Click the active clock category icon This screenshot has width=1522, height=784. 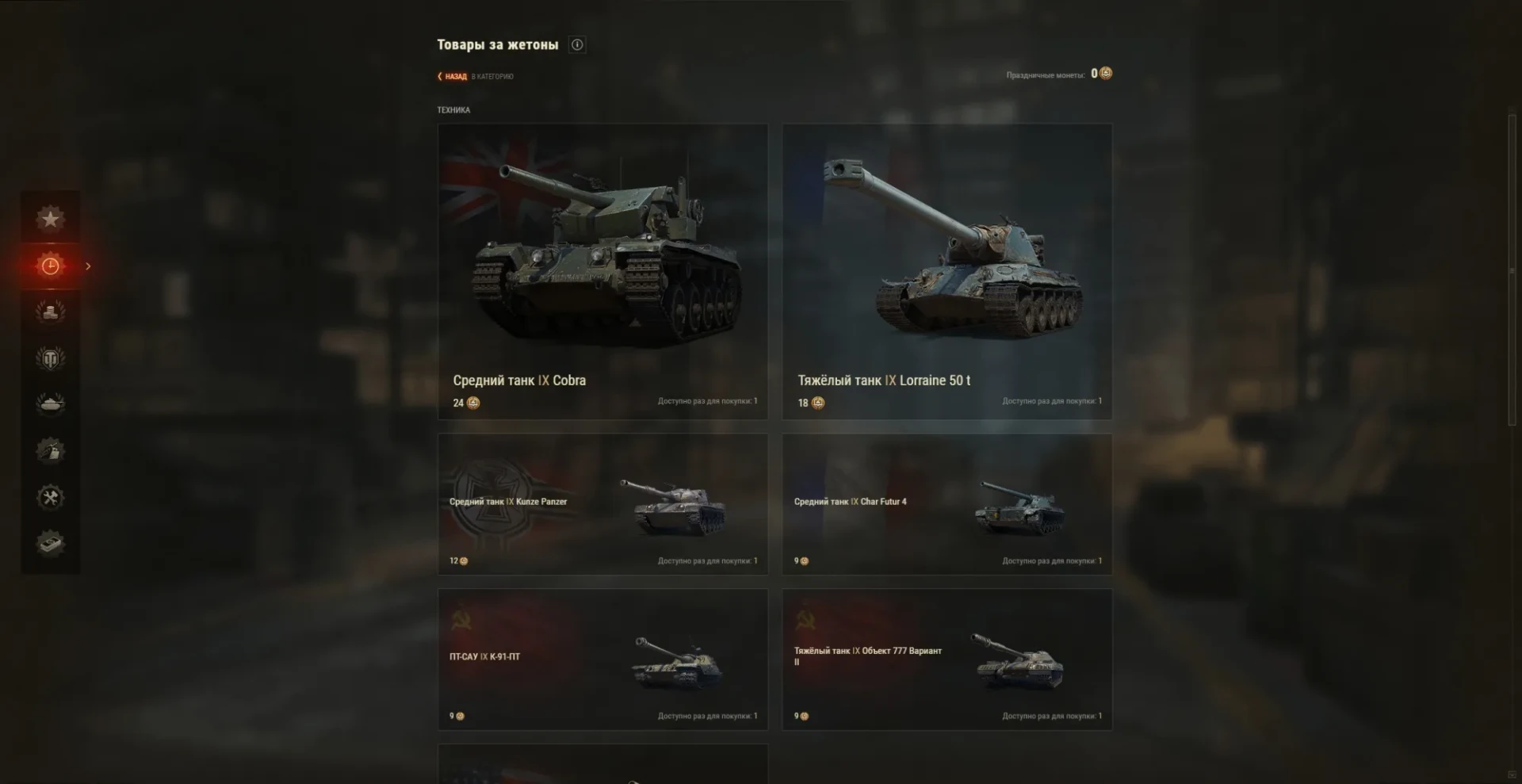pos(50,266)
